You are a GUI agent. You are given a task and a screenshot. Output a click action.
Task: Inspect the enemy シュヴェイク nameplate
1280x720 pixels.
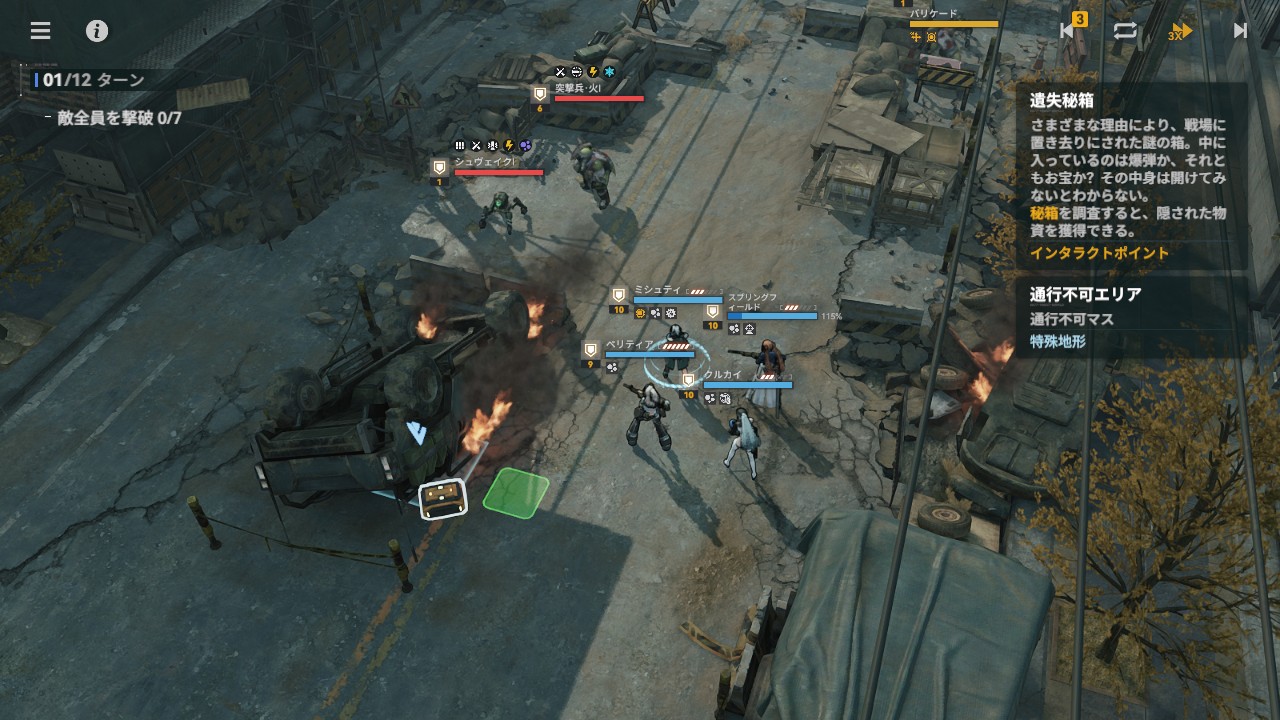pyautogui.click(x=484, y=162)
